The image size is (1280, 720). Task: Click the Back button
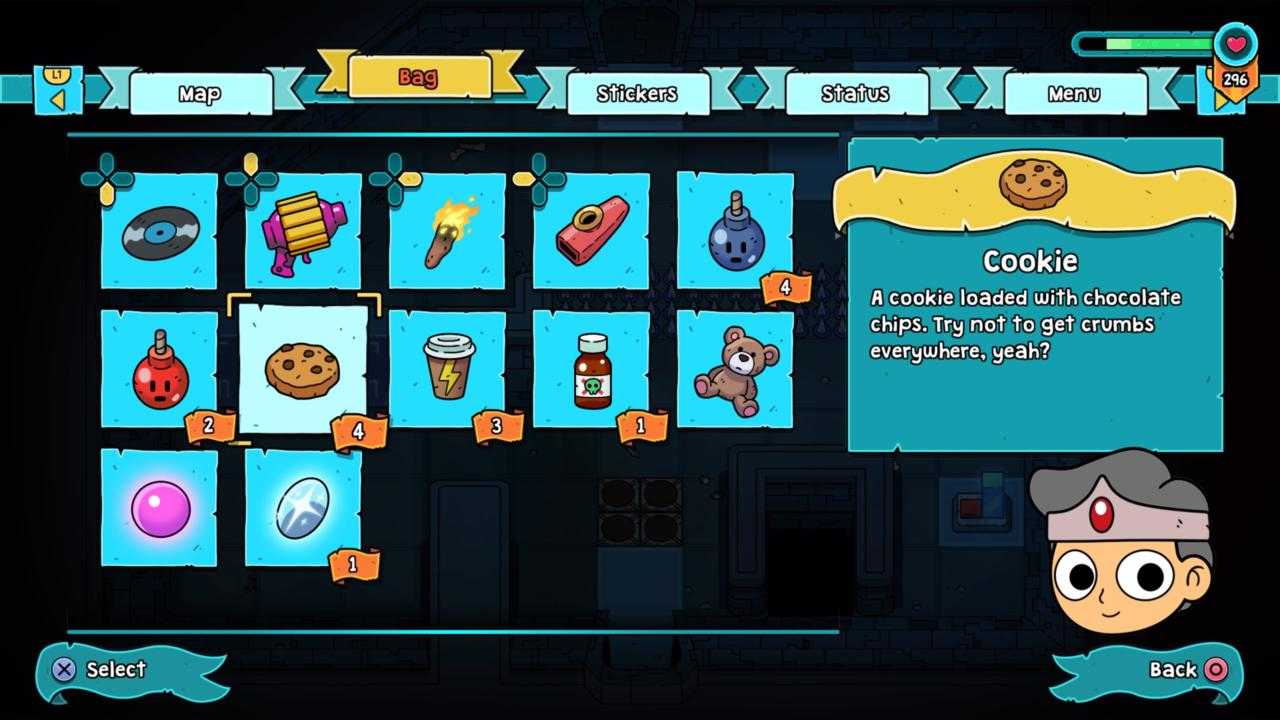1186,670
